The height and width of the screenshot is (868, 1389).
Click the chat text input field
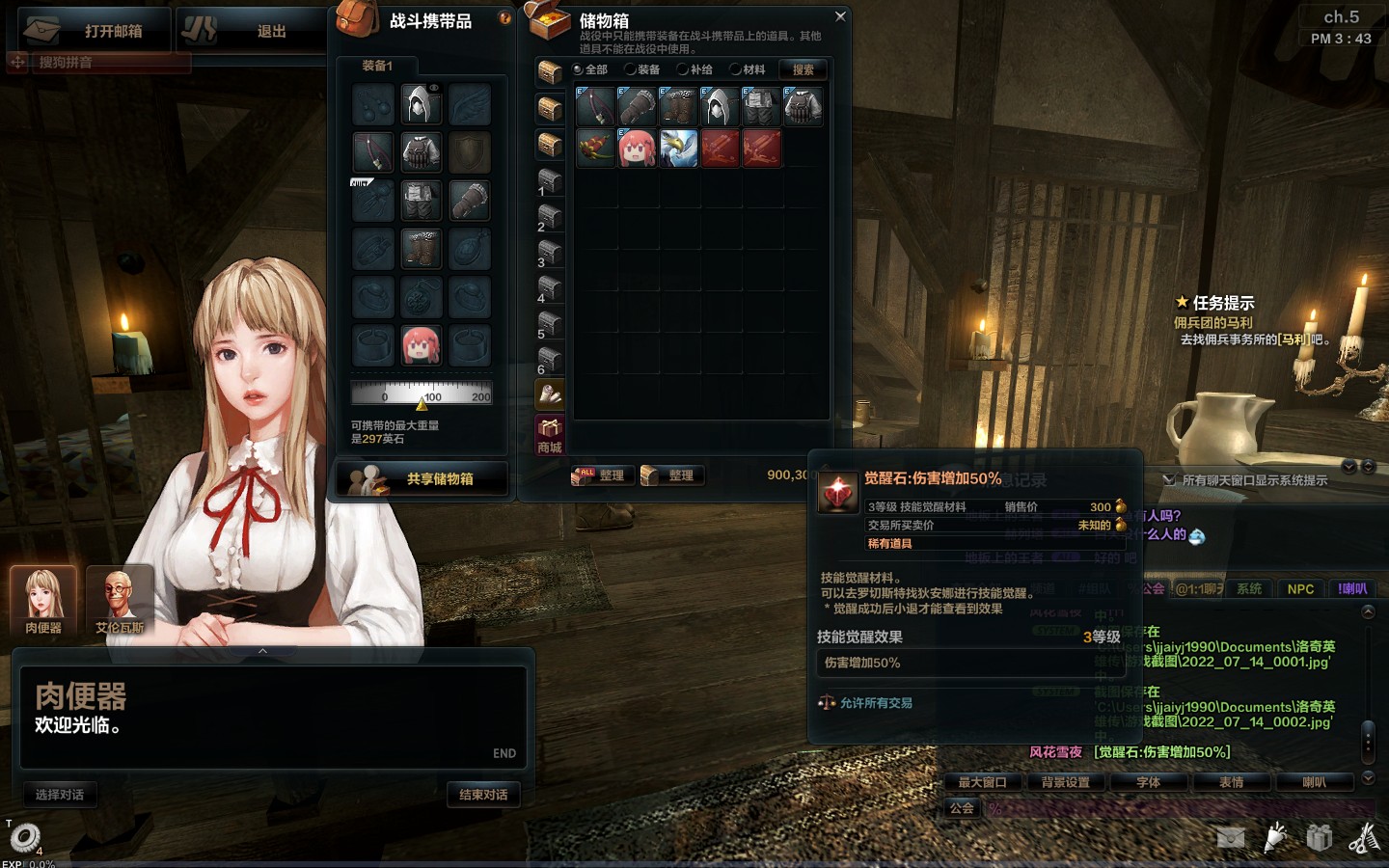1177,808
